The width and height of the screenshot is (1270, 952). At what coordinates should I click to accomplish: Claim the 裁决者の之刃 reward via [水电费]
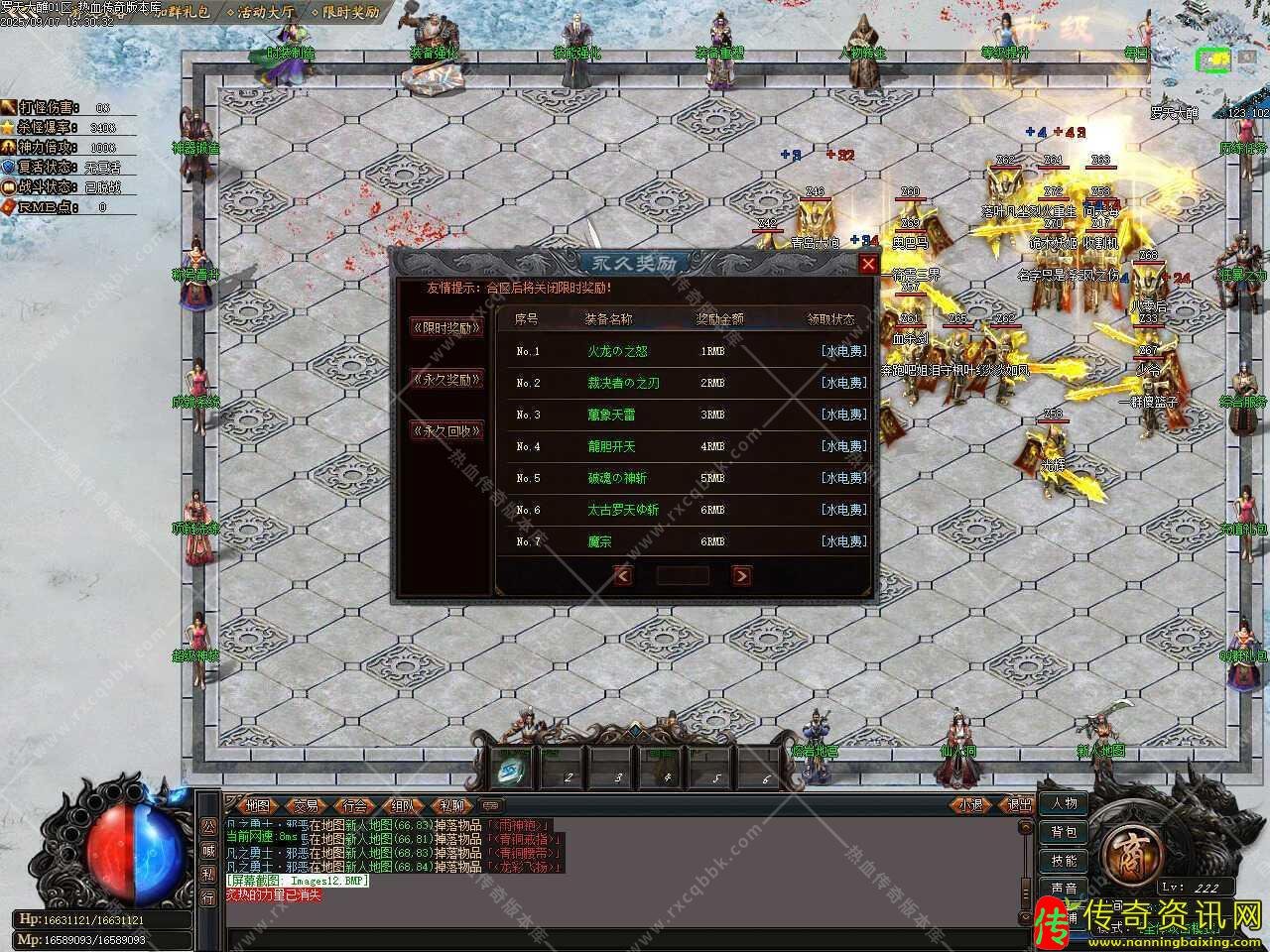point(843,383)
